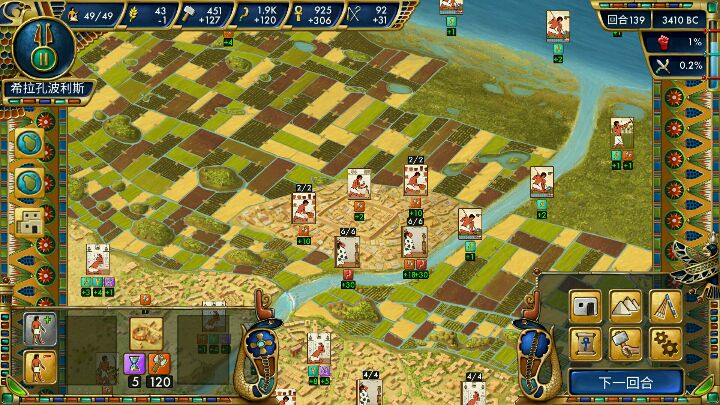Click the purple hourglass turns icon
The image size is (720, 405).
[x=136, y=363]
